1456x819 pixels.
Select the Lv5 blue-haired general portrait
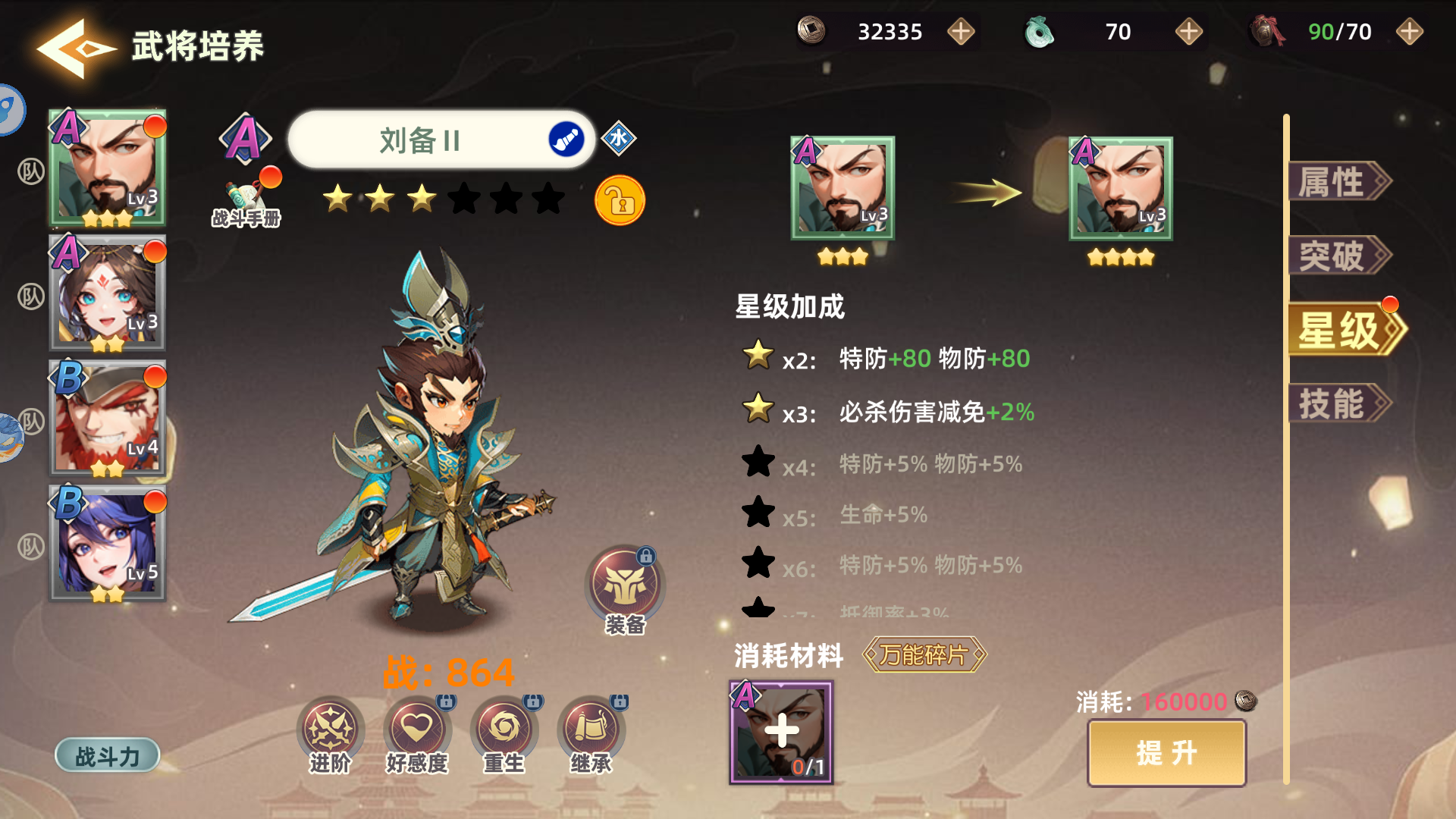pos(108,541)
